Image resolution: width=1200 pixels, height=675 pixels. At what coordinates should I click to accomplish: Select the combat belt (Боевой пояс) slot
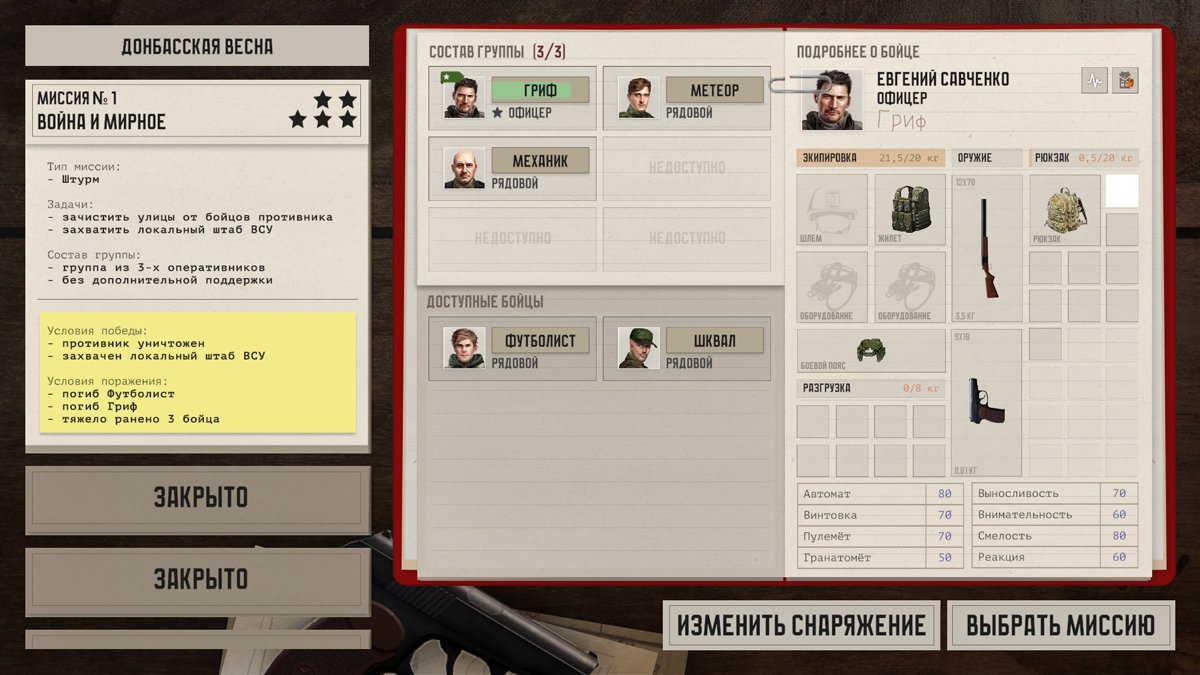coord(871,351)
